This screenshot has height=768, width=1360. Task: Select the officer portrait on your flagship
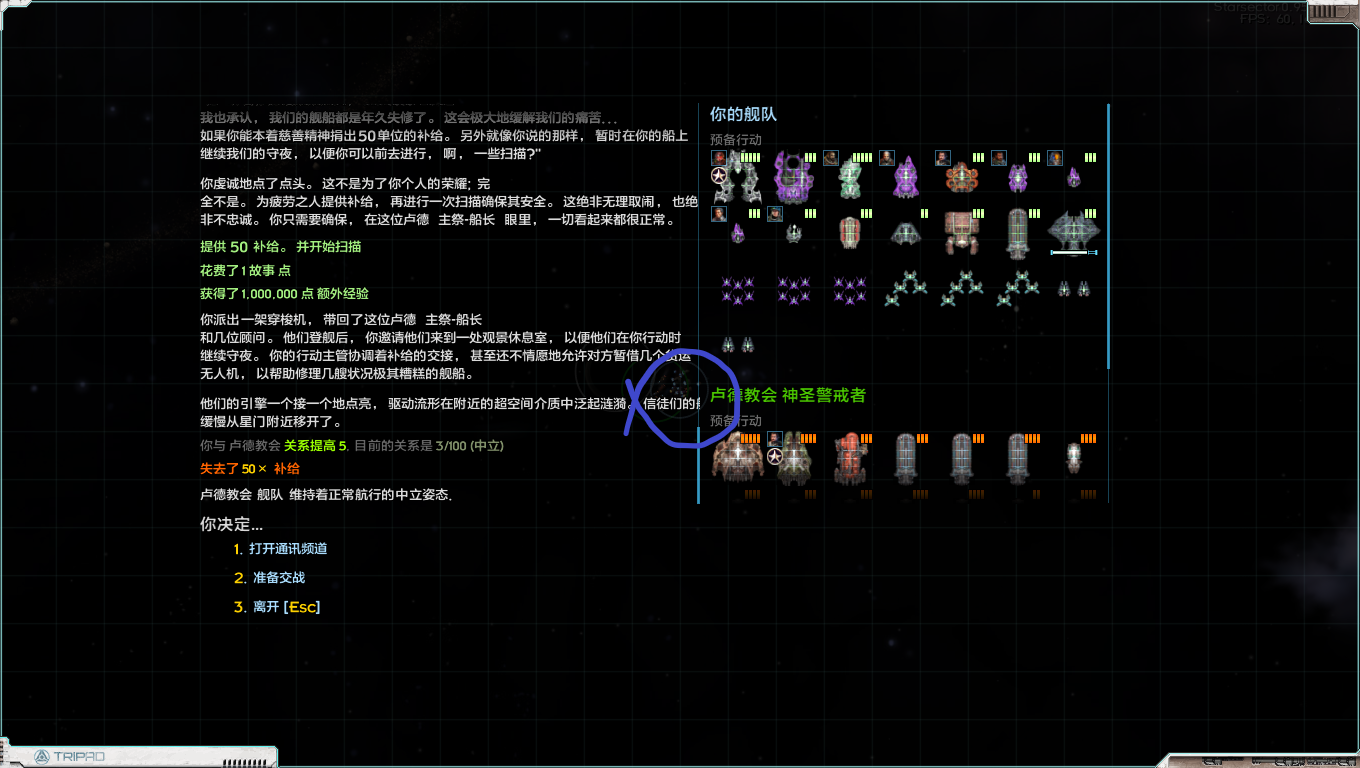(719, 158)
